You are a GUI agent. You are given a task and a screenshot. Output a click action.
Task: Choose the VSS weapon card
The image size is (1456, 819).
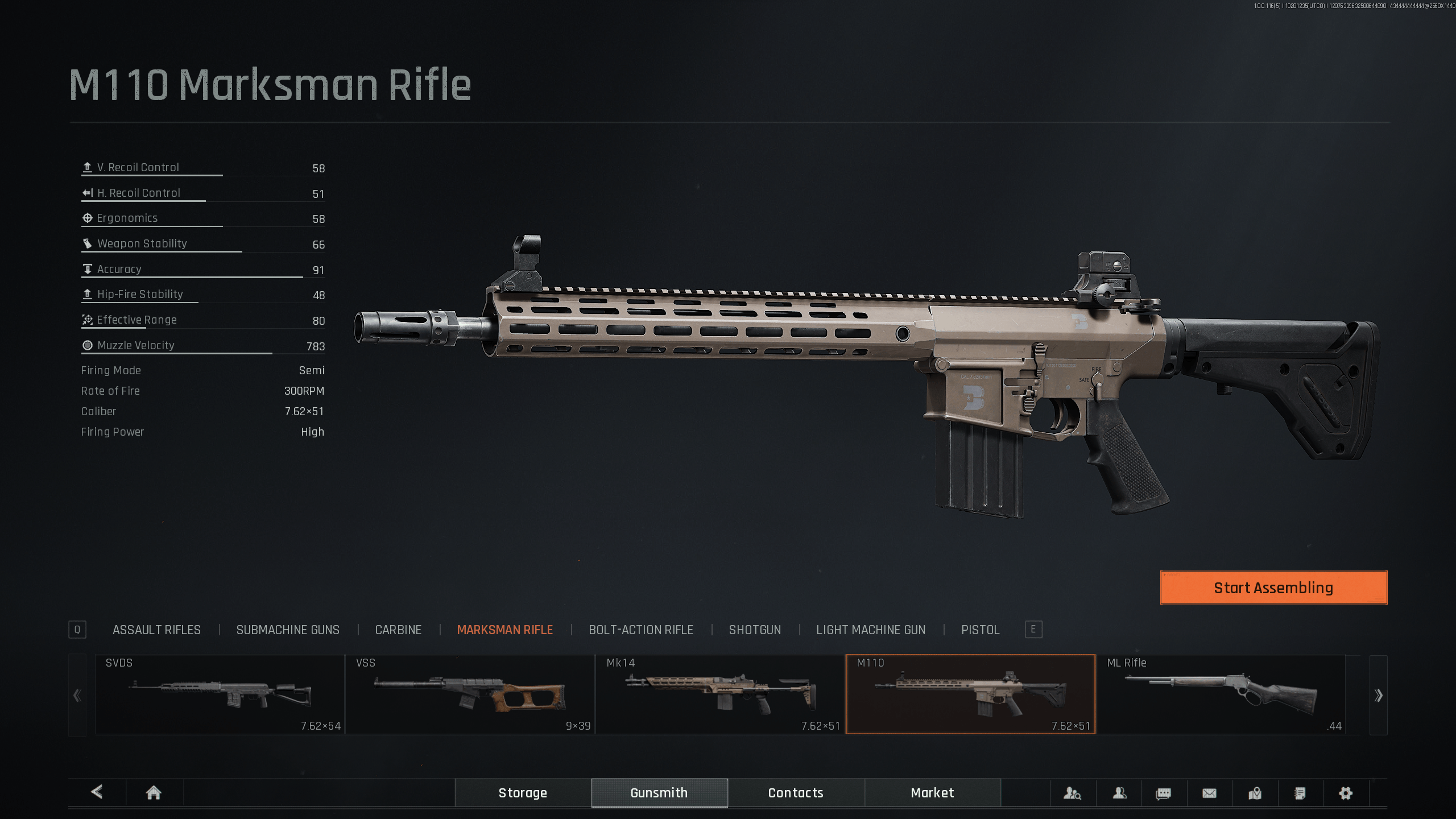470,694
